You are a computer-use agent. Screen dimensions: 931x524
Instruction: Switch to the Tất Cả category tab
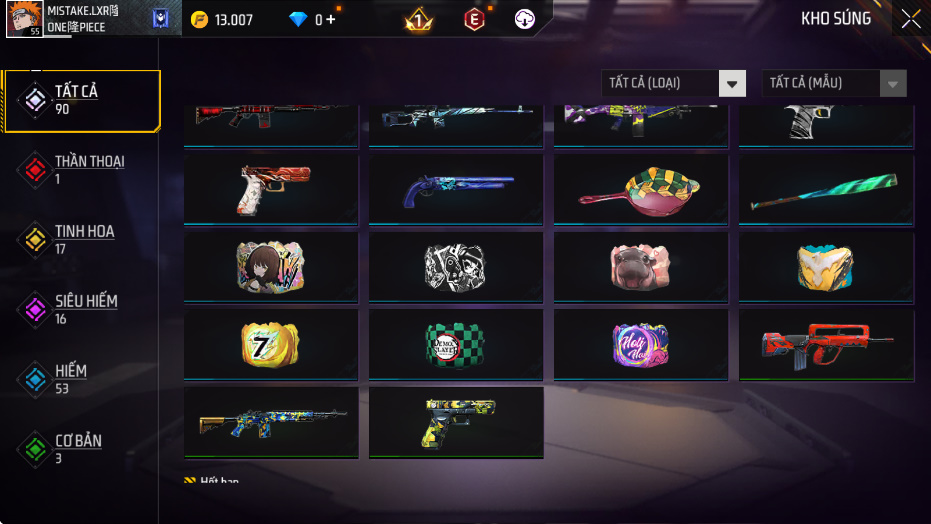[81, 100]
